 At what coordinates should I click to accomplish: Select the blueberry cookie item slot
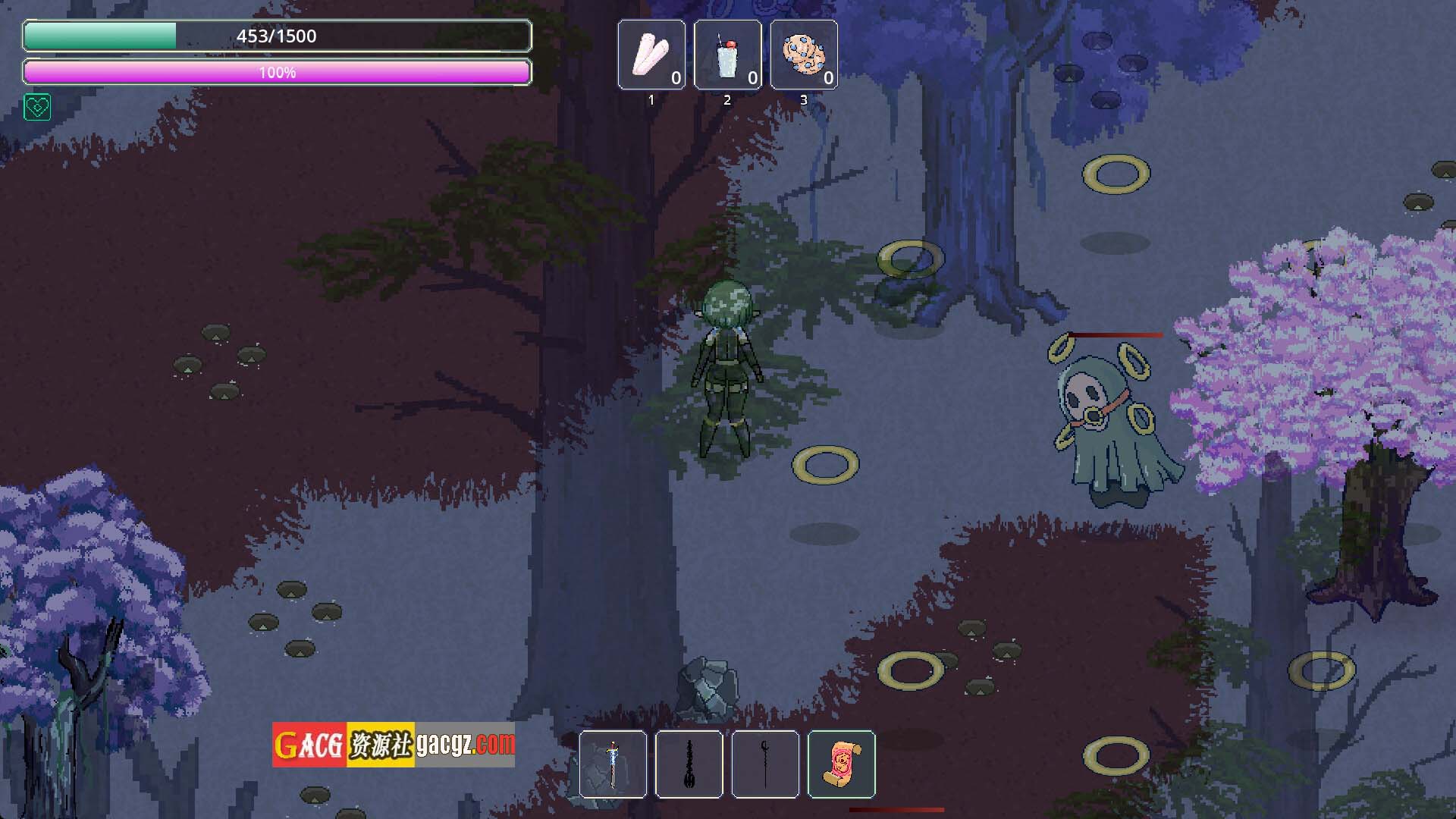(x=804, y=55)
